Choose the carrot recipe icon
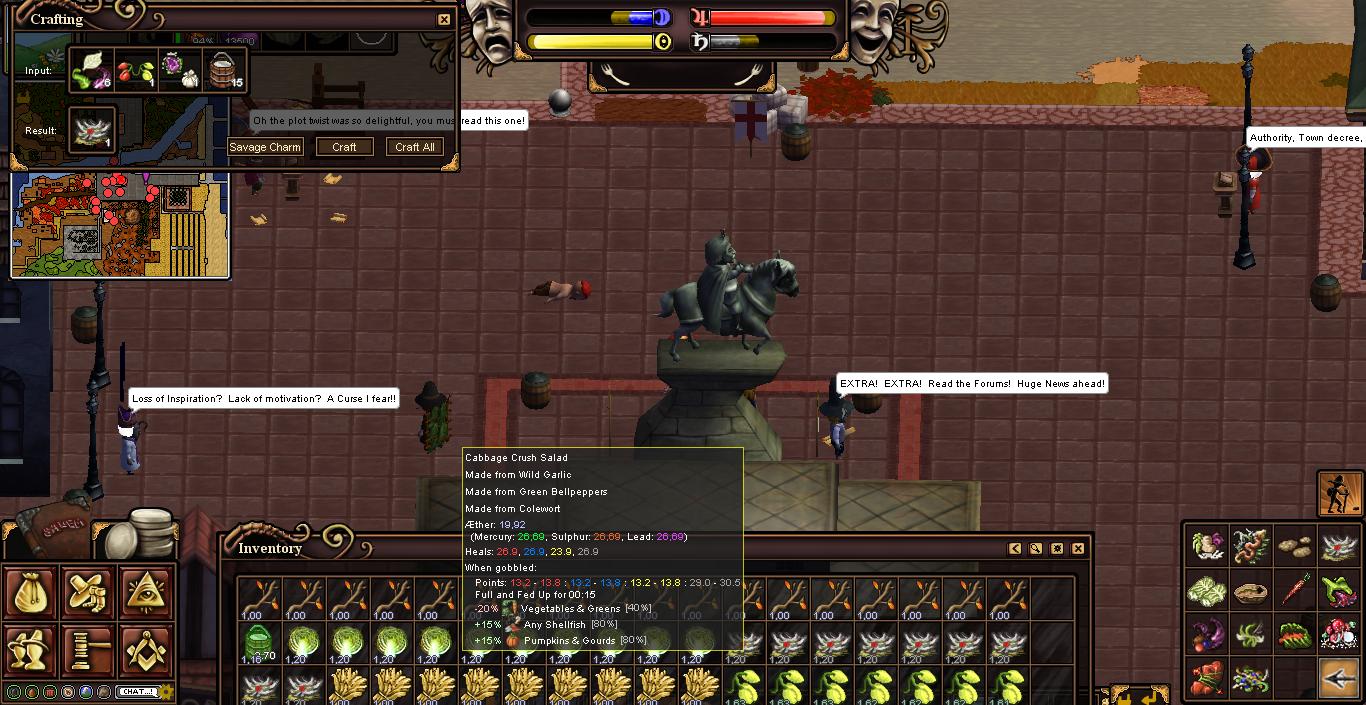1366x705 pixels. [1295, 591]
